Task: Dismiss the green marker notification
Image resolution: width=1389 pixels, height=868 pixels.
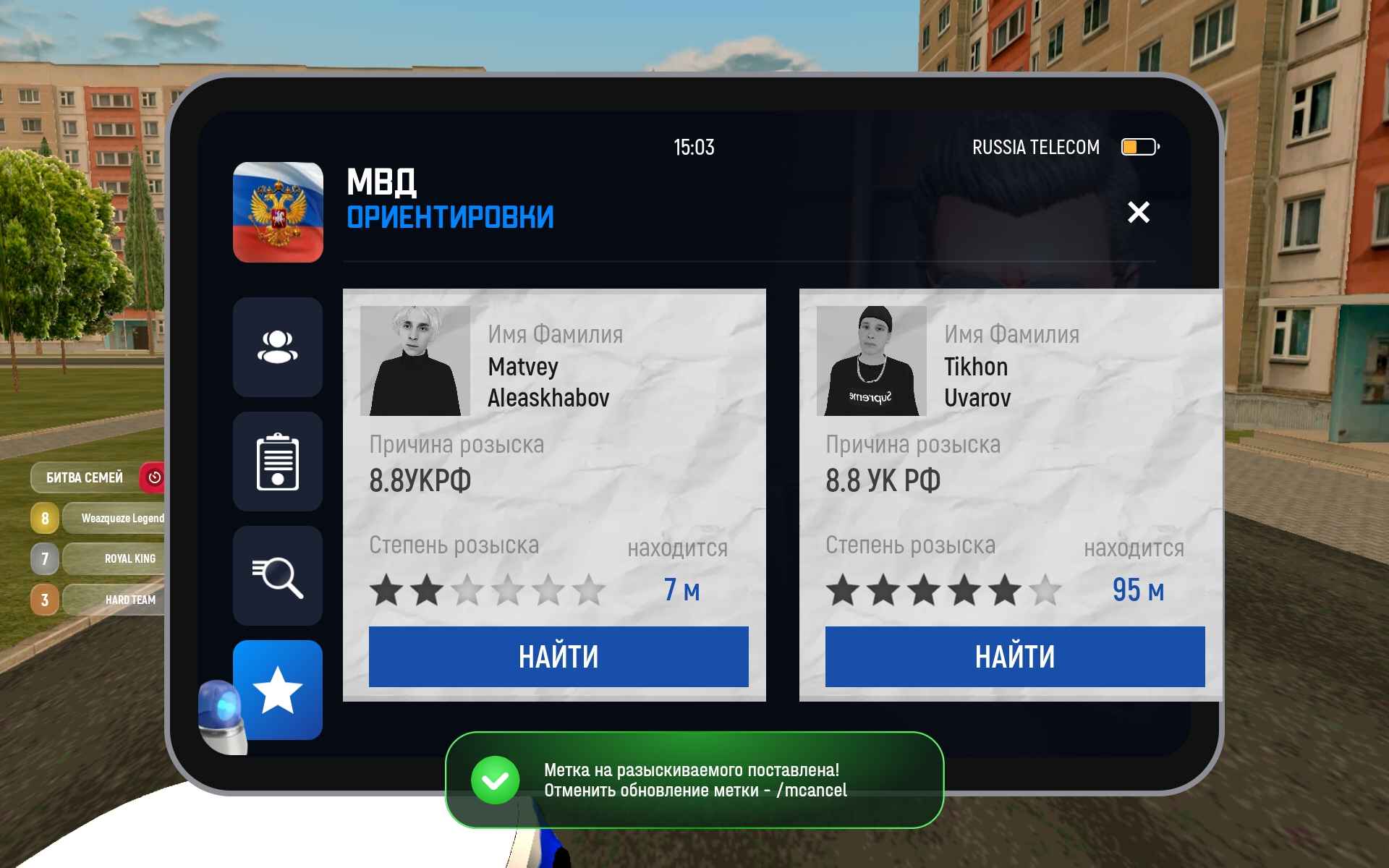Action: tap(694, 780)
